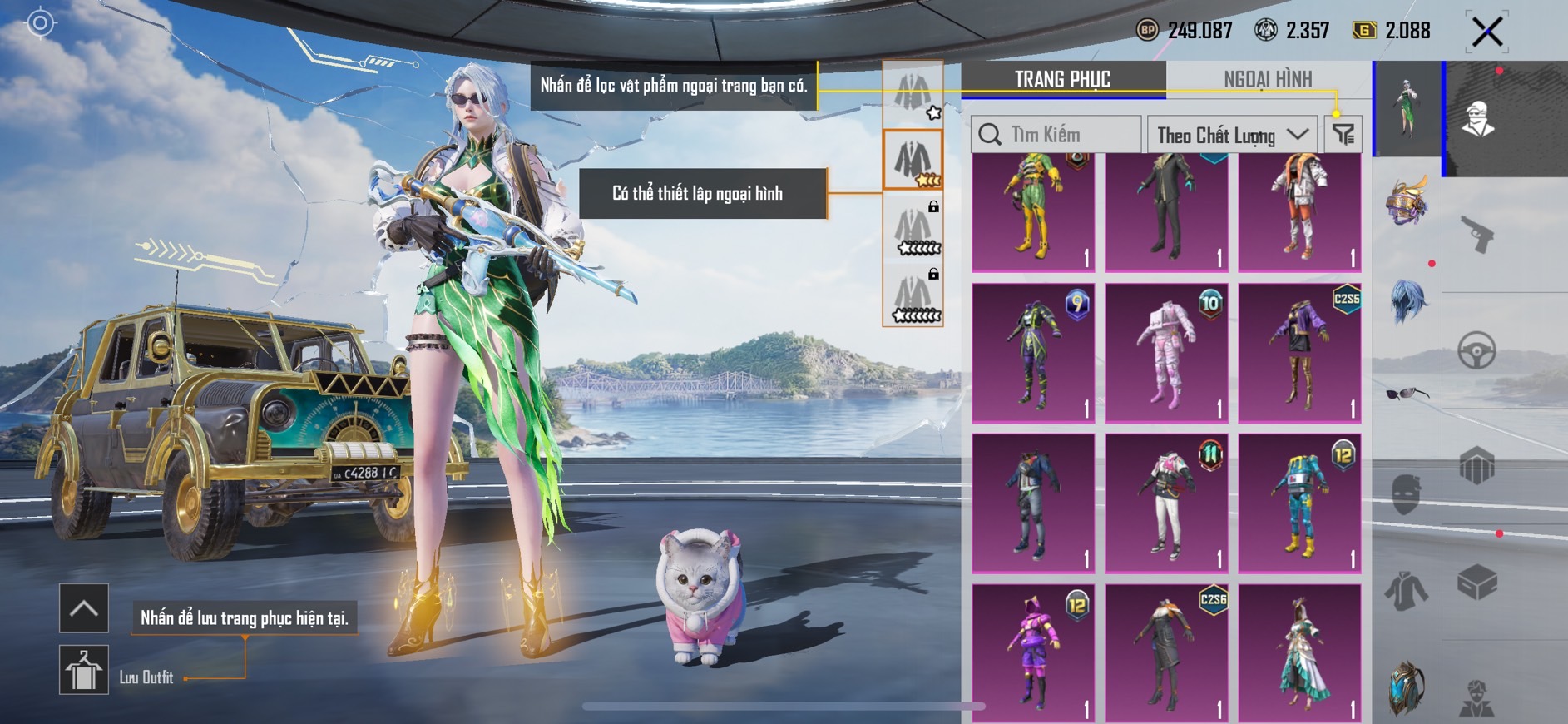
Task: Select the TRANG PHỤC tab
Action: (1062, 79)
